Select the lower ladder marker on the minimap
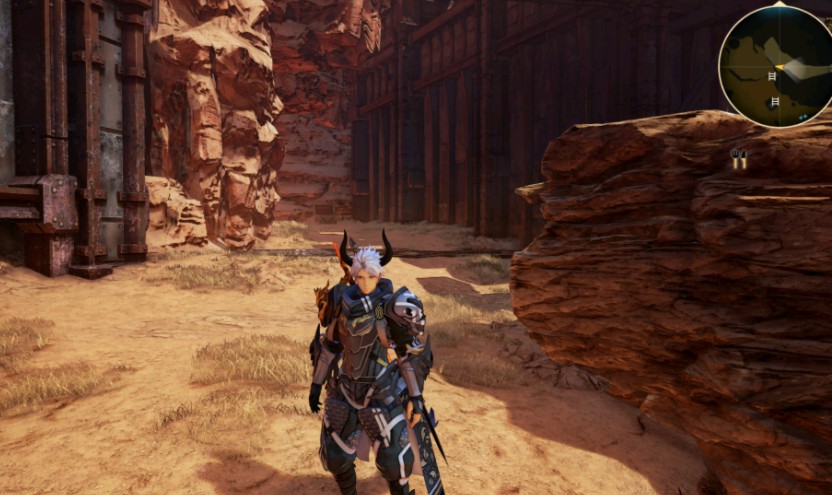 pos(775,101)
